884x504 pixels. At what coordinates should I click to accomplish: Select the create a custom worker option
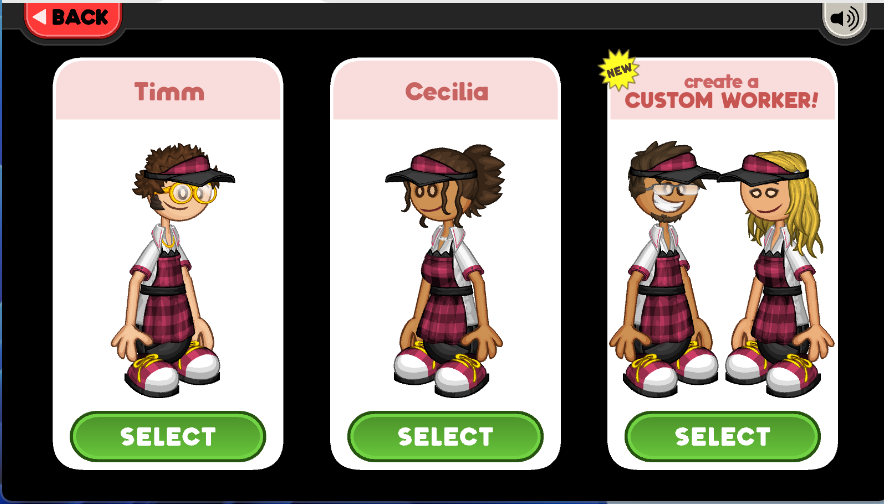click(722, 437)
